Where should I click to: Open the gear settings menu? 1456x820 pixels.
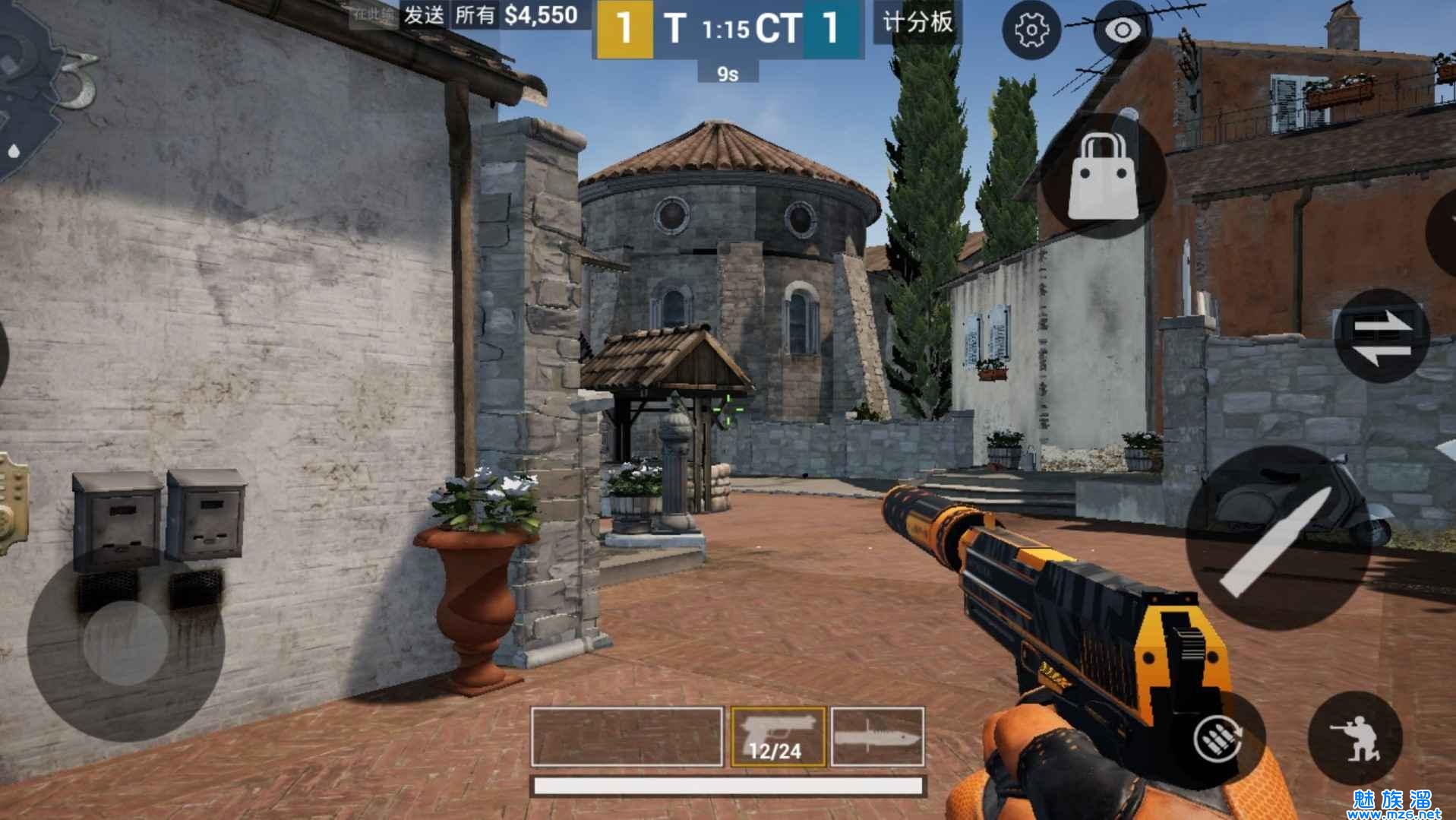[x=1031, y=30]
